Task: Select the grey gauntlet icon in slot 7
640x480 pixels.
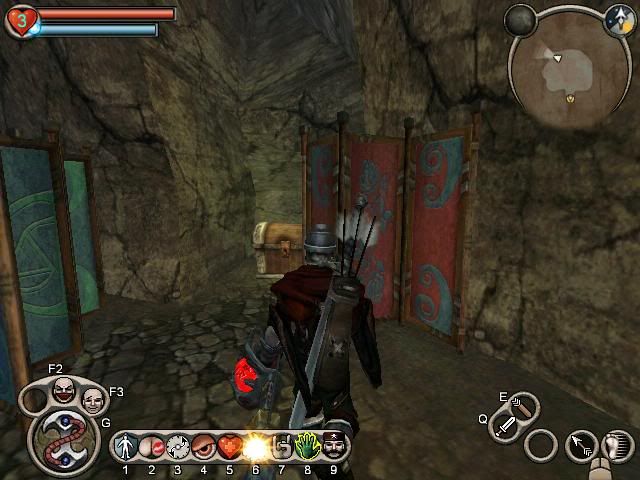Action: click(281, 446)
